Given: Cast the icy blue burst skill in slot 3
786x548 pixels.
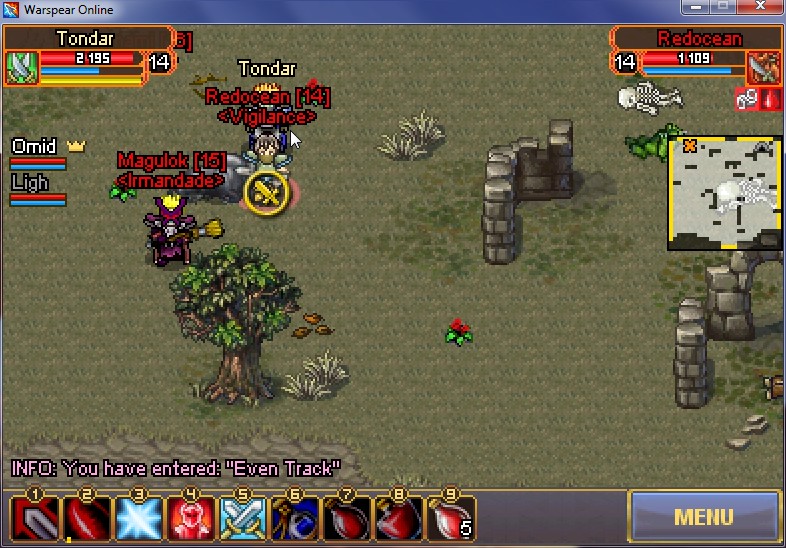Looking at the screenshot, I should tap(138, 519).
